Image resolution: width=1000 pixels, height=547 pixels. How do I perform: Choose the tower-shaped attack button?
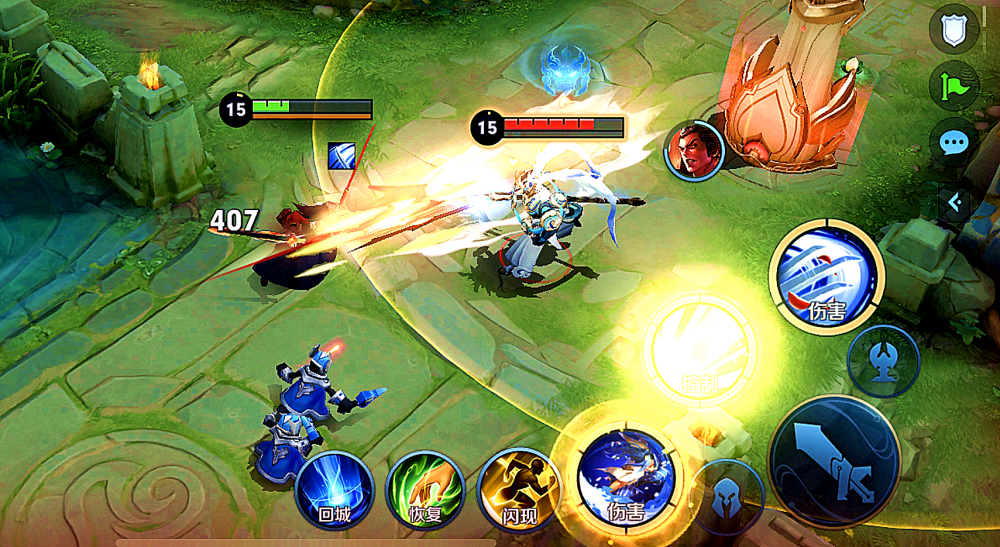[883, 360]
